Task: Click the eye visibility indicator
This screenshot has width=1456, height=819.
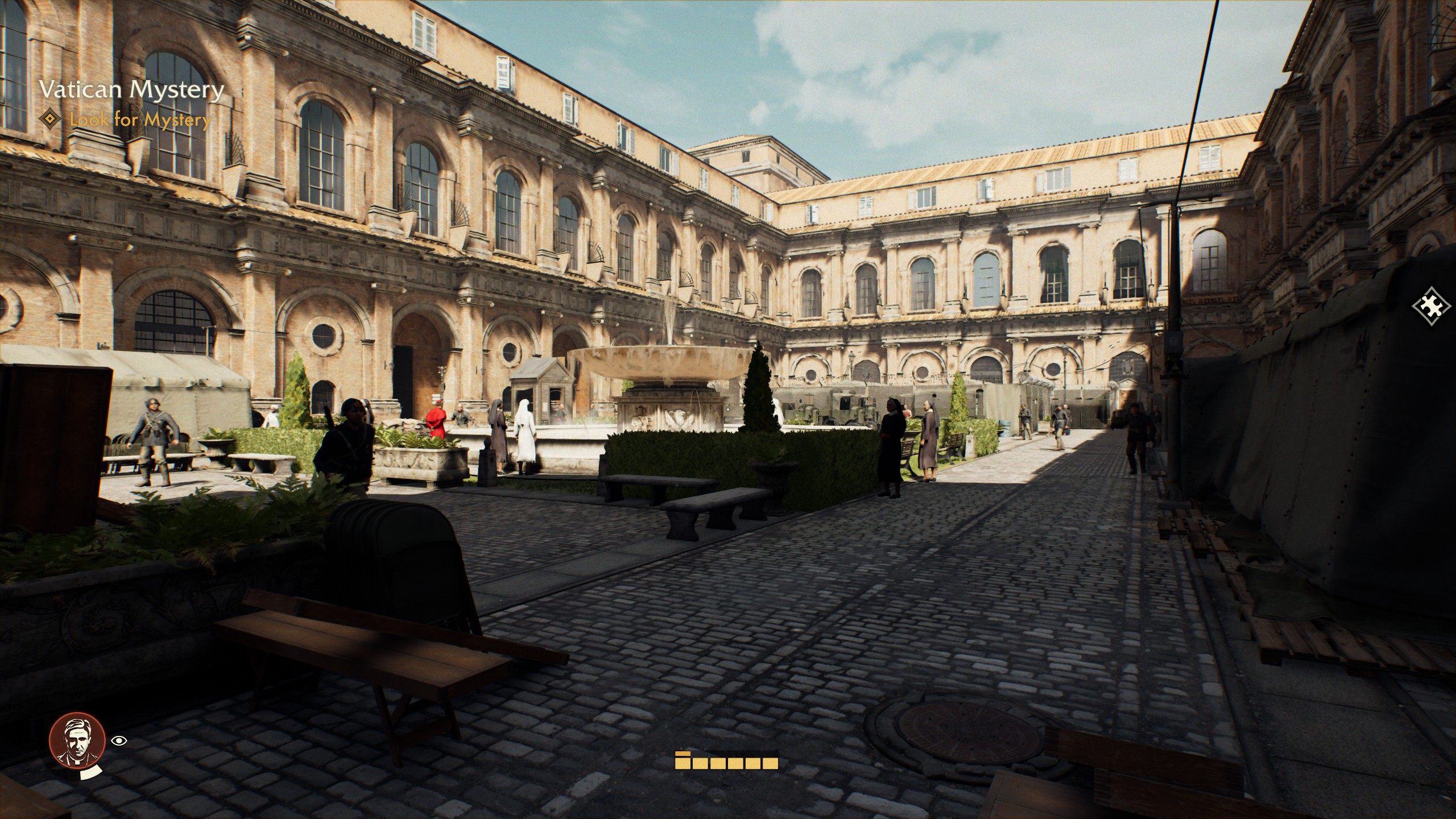Action: [x=119, y=741]
